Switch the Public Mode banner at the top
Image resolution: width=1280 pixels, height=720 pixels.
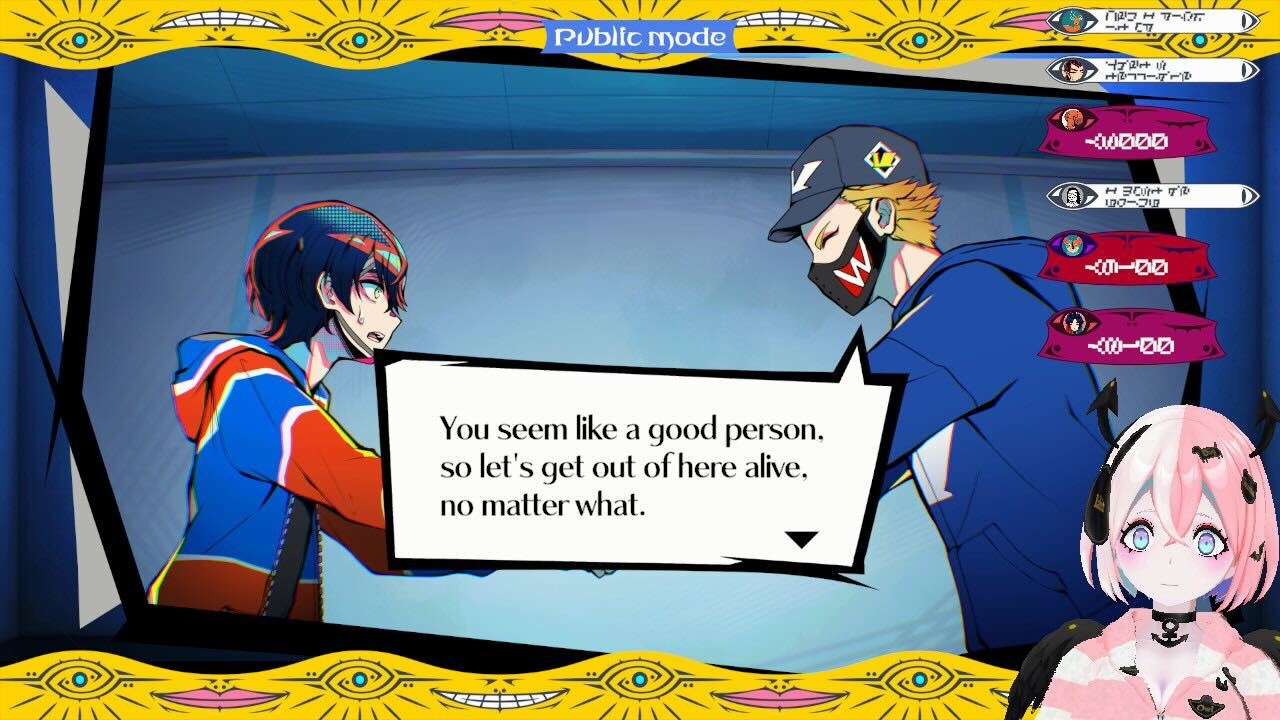pyautogui.click(x=639, y=36)
